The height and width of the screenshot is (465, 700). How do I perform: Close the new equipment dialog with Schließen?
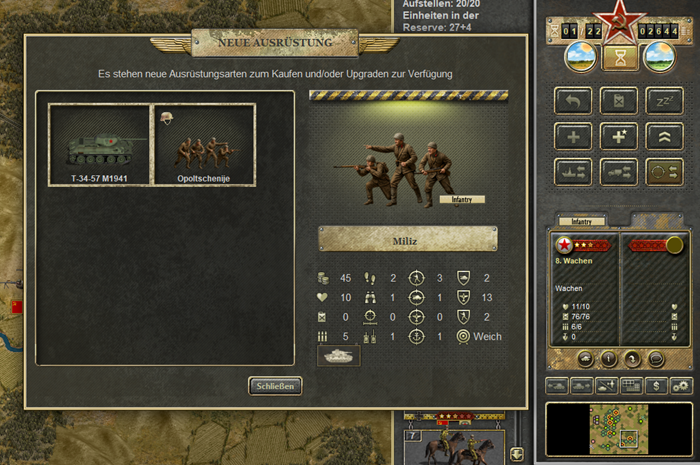click(x=275, y=386)
